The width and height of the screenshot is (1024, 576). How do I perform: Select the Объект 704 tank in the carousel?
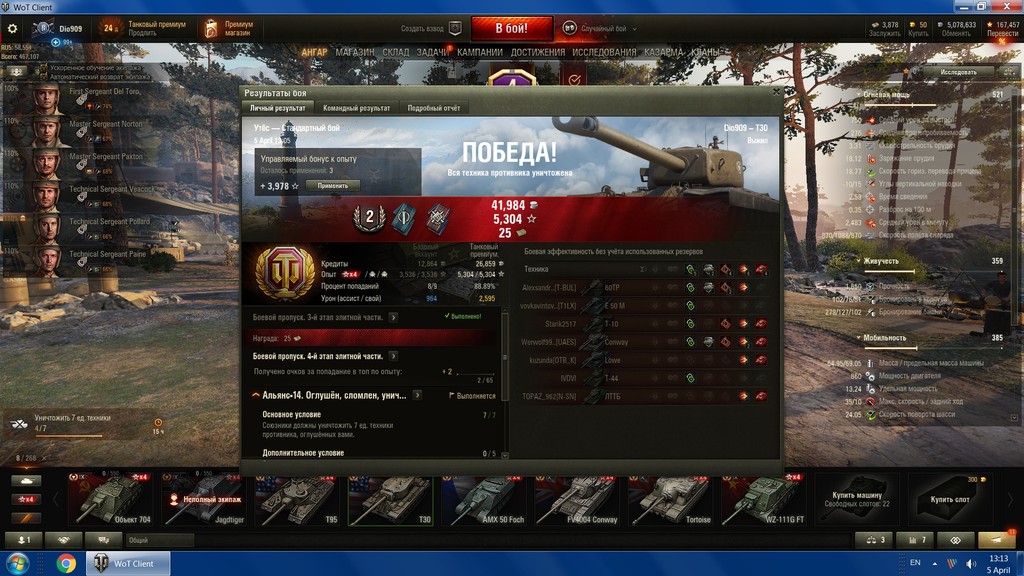[x=110, y=499]
